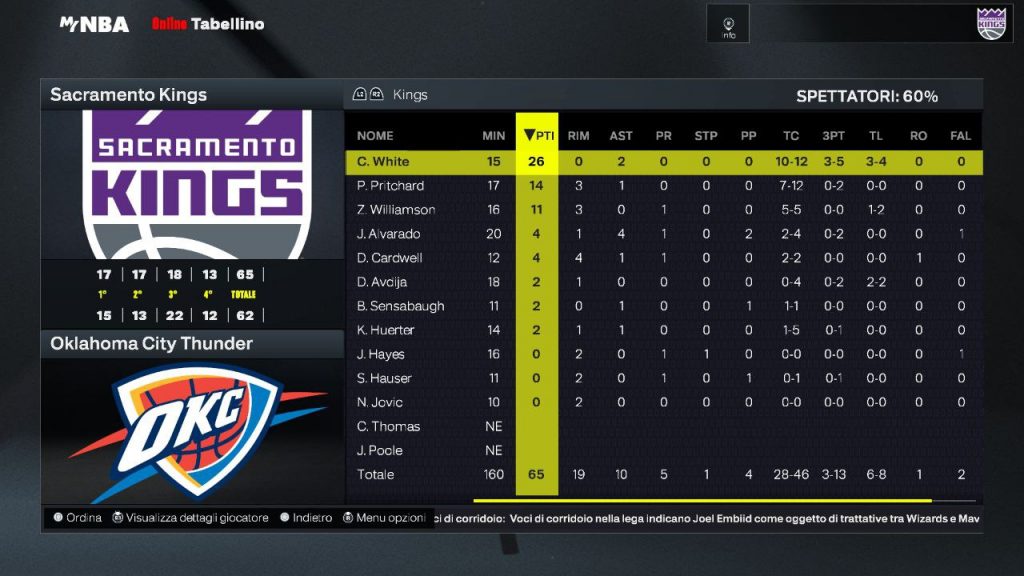Select P. Pritchard's stat row
This screenshot has height=576, width=1024.
[390, 186]
